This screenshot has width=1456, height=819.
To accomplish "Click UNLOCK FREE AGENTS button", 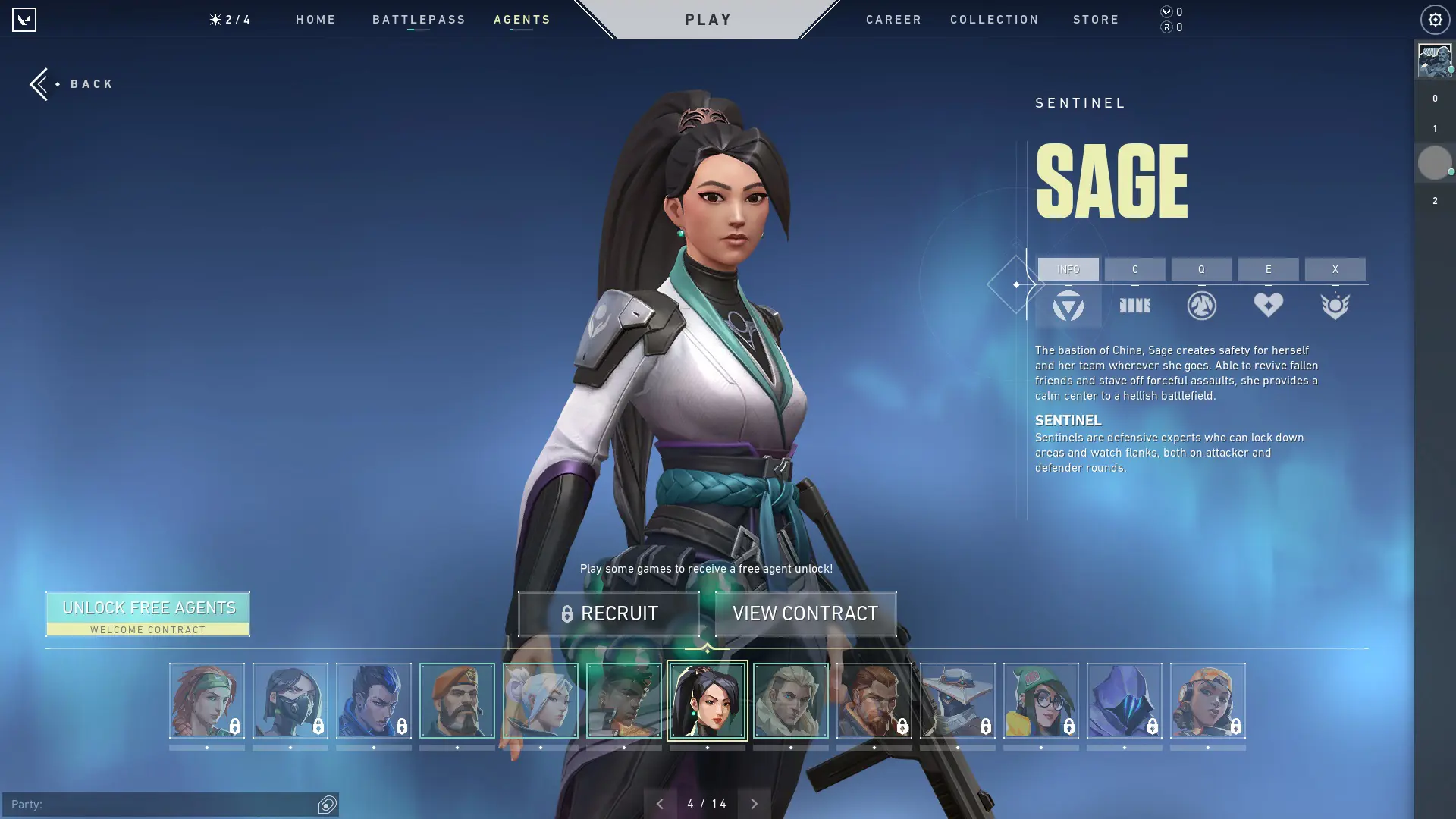I will [x=148, y=613].
